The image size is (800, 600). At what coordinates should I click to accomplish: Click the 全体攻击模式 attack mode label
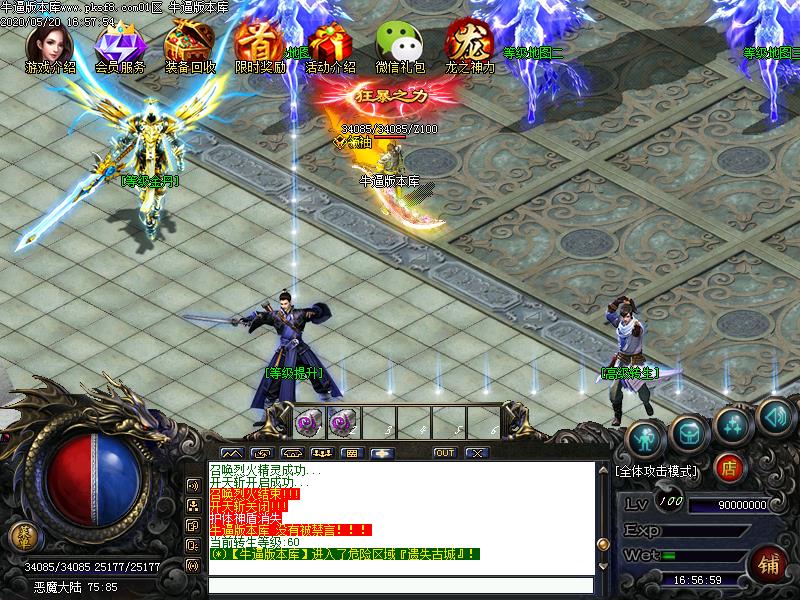coord(658,469)
